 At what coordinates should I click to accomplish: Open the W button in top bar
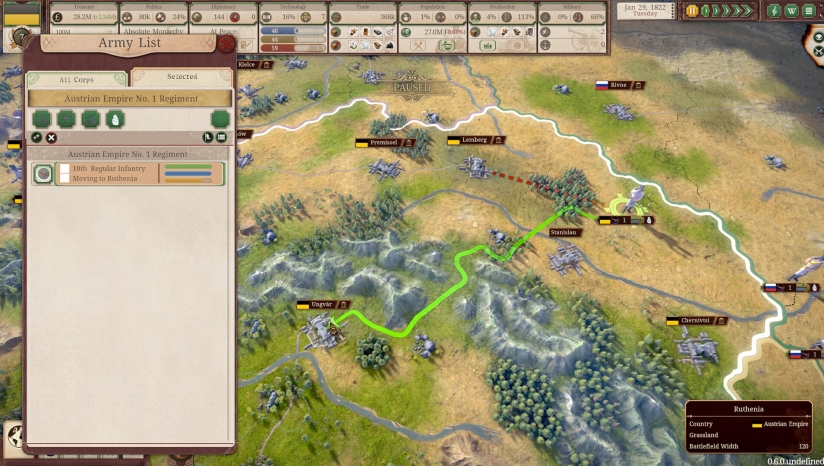(790, 11)
